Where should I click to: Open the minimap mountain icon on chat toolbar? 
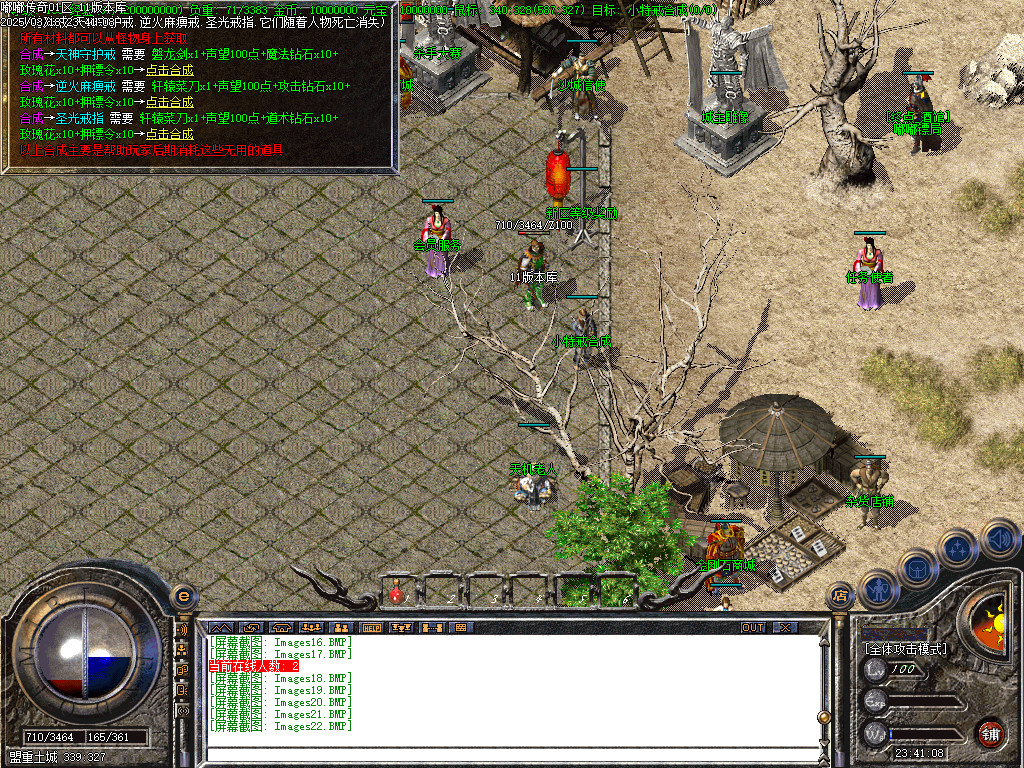[219, 627]
